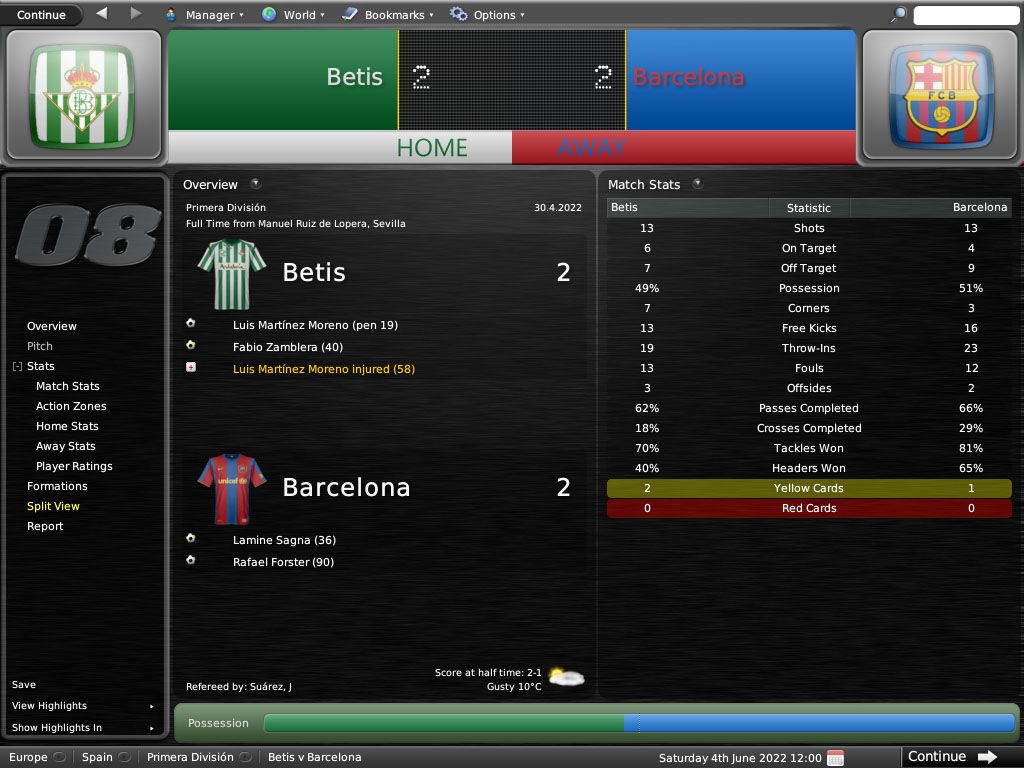Show Home Stats

67,426
